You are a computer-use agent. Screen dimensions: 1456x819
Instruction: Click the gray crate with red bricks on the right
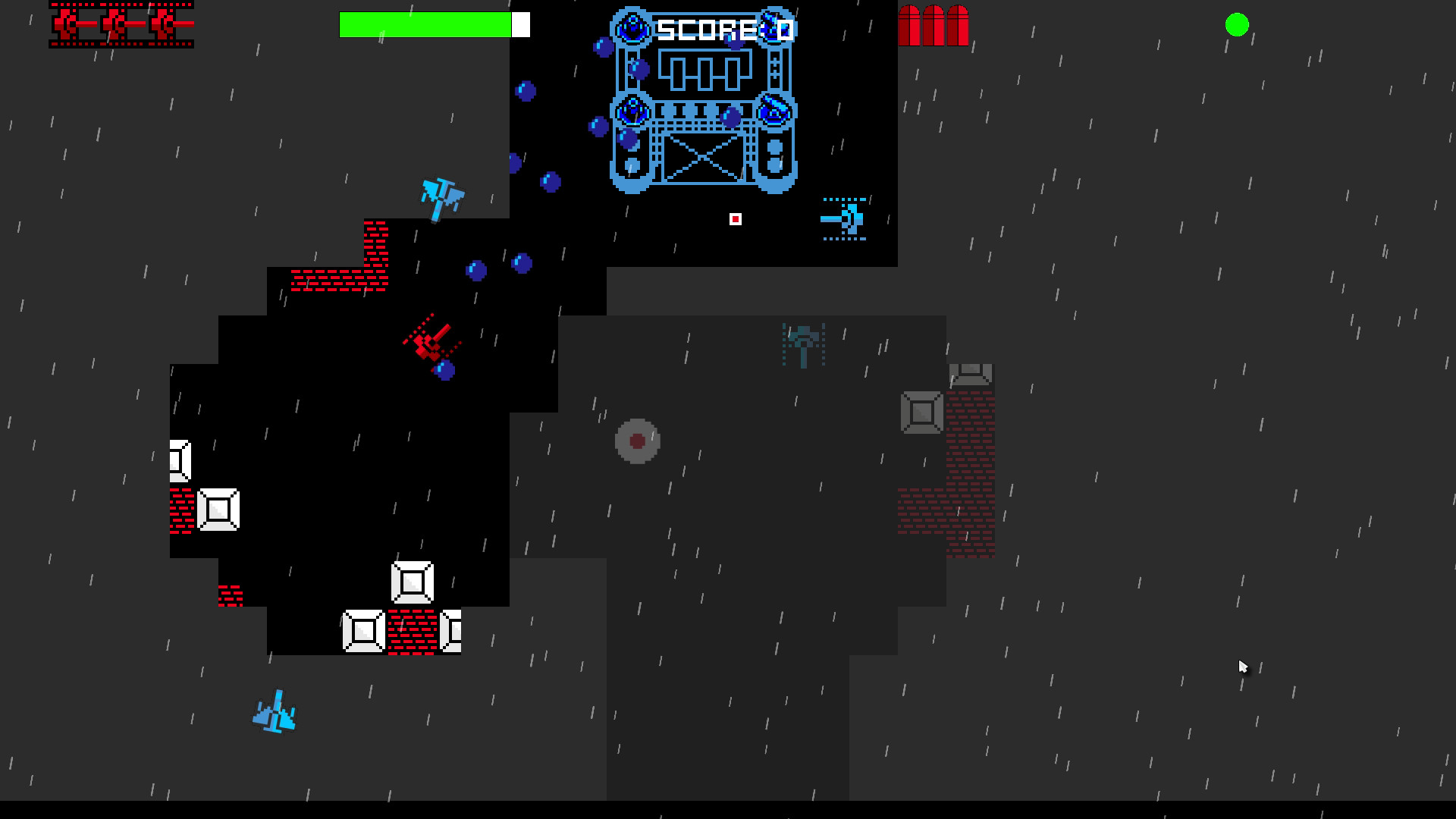pos(922,412)
